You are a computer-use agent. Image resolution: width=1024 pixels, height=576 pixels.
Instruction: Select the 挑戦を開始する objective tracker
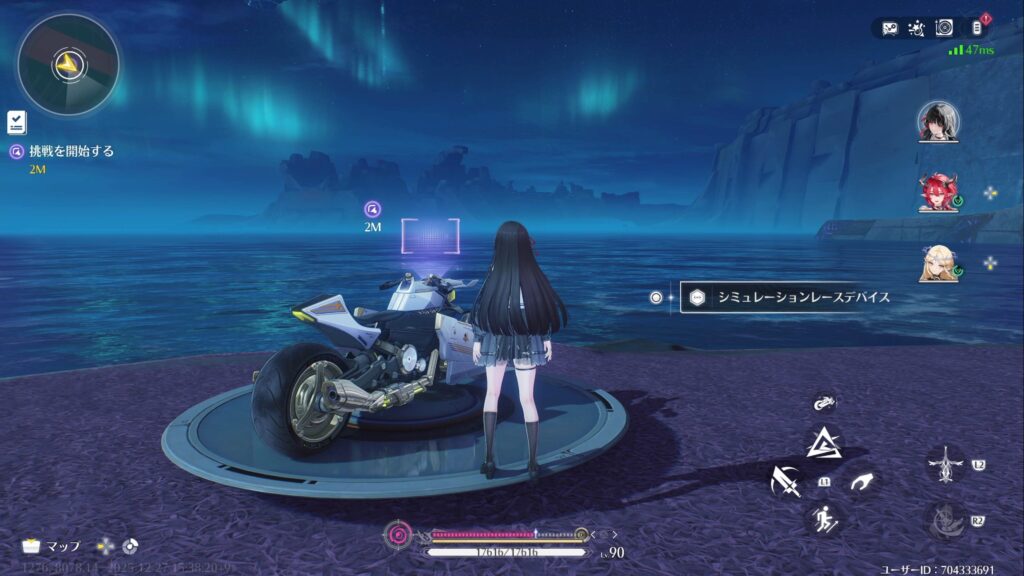click(x=62, y=152)
